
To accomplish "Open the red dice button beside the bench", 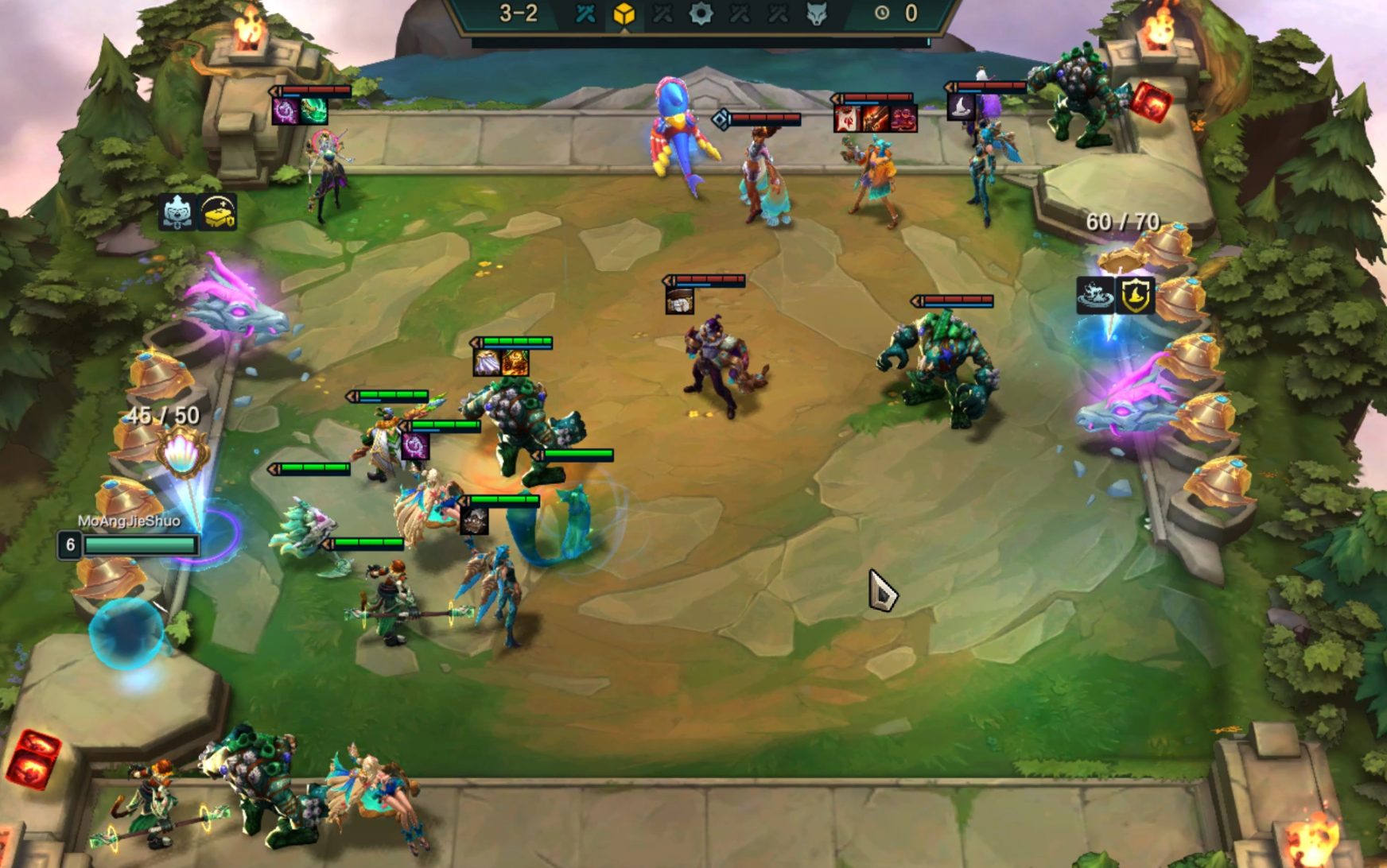I will (33, 759).
